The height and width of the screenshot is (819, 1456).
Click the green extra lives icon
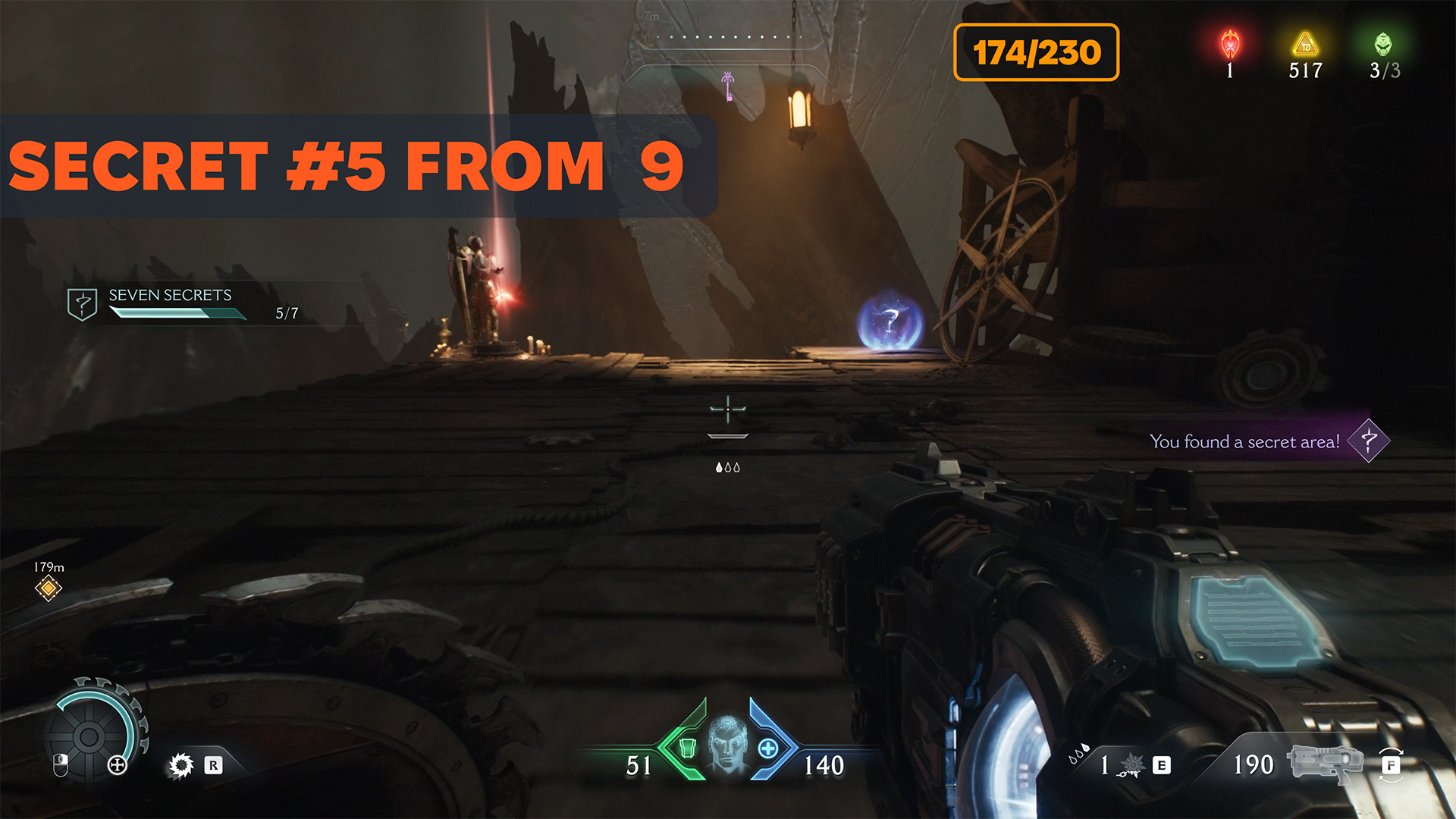[1383, 45]
